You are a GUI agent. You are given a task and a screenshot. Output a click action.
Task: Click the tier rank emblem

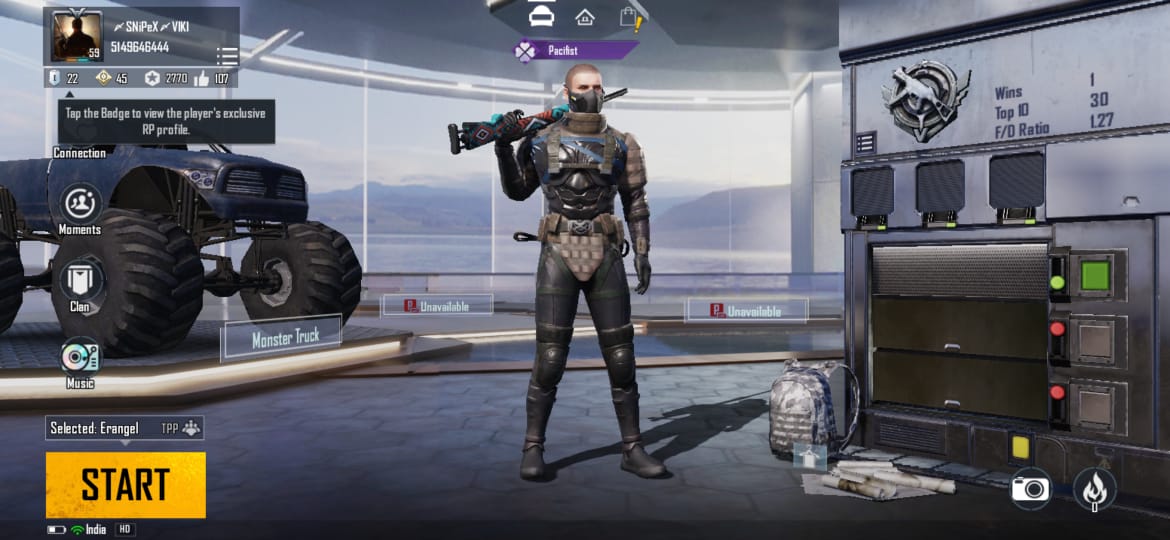(x=925, y=99)
